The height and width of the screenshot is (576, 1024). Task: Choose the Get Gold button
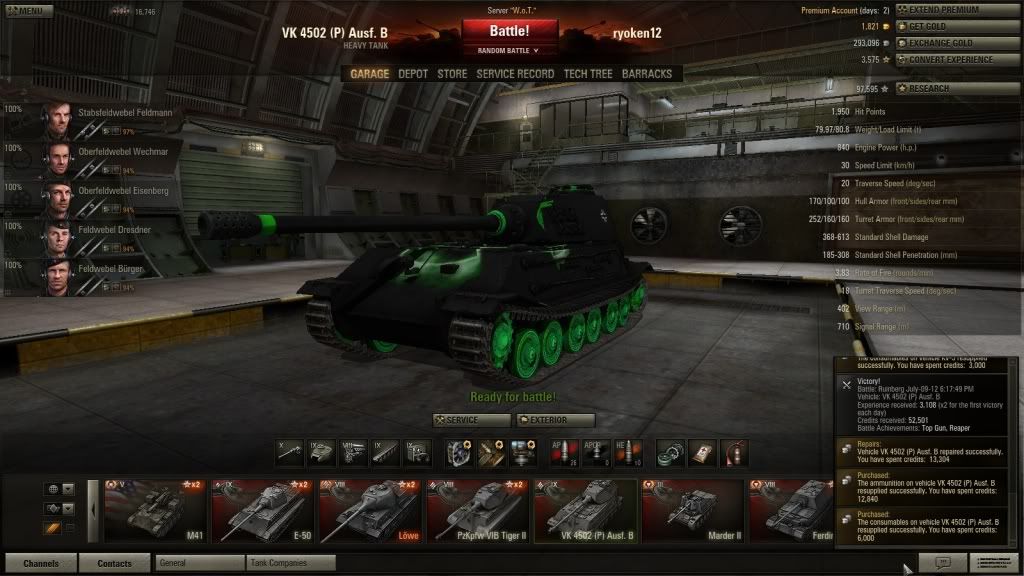tap(957, 27)
